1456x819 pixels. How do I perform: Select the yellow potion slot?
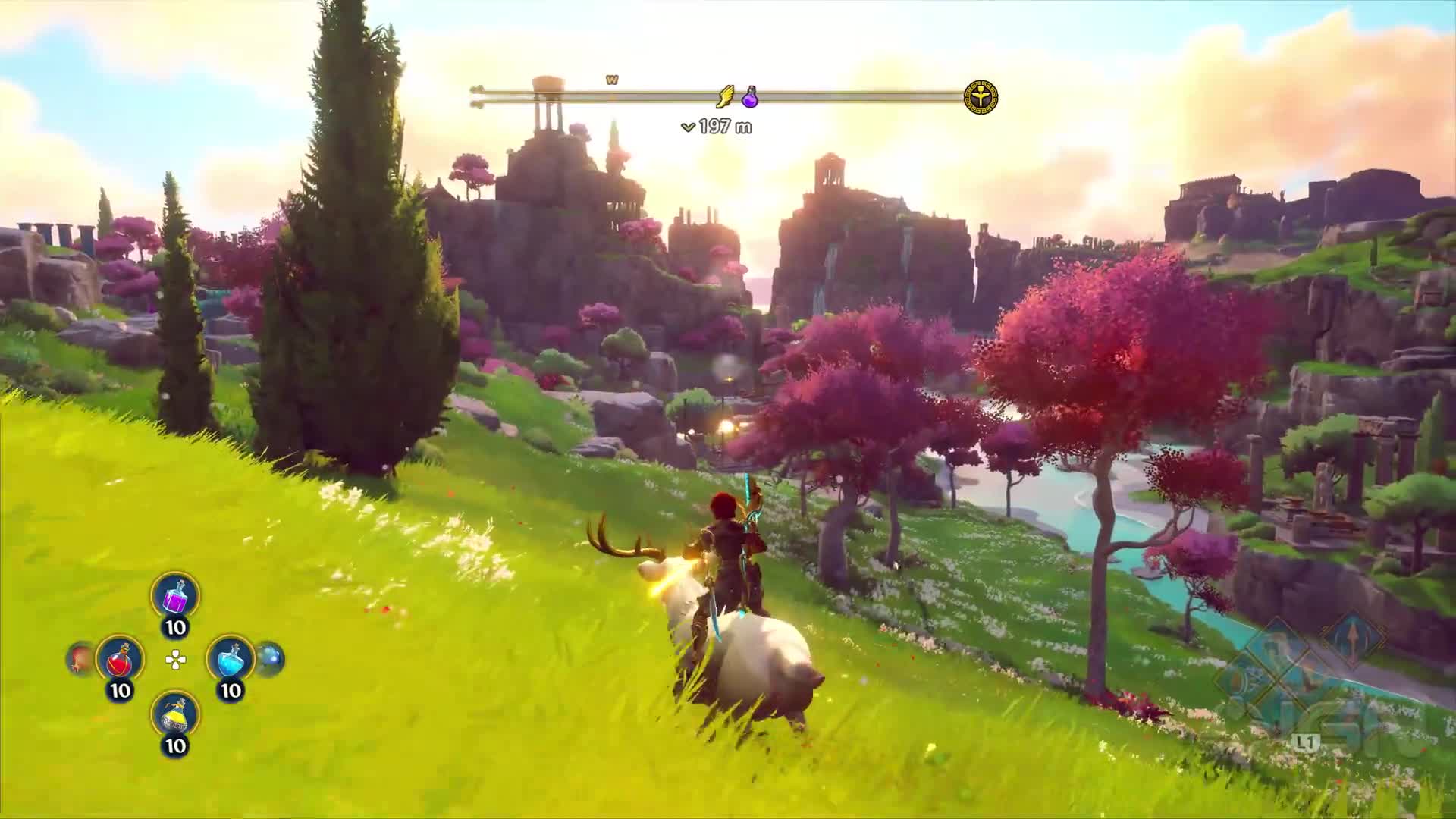pyautogui.click(x=175, y=715)
